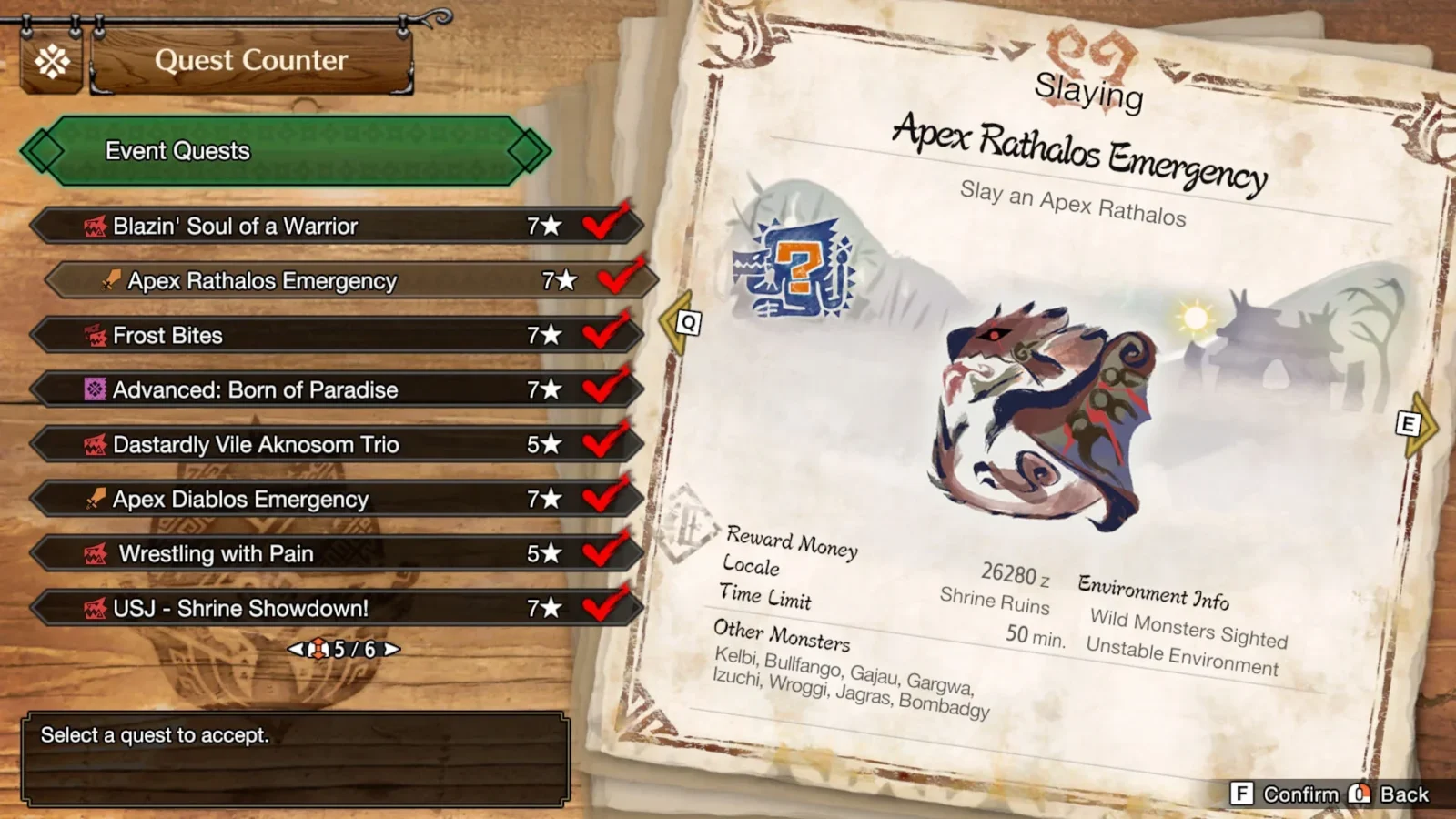Open the Dastardly Vile Aknosom Trio quest
Image resolution: width=1456 pixels, height=819 pixels.
[337, 444]
